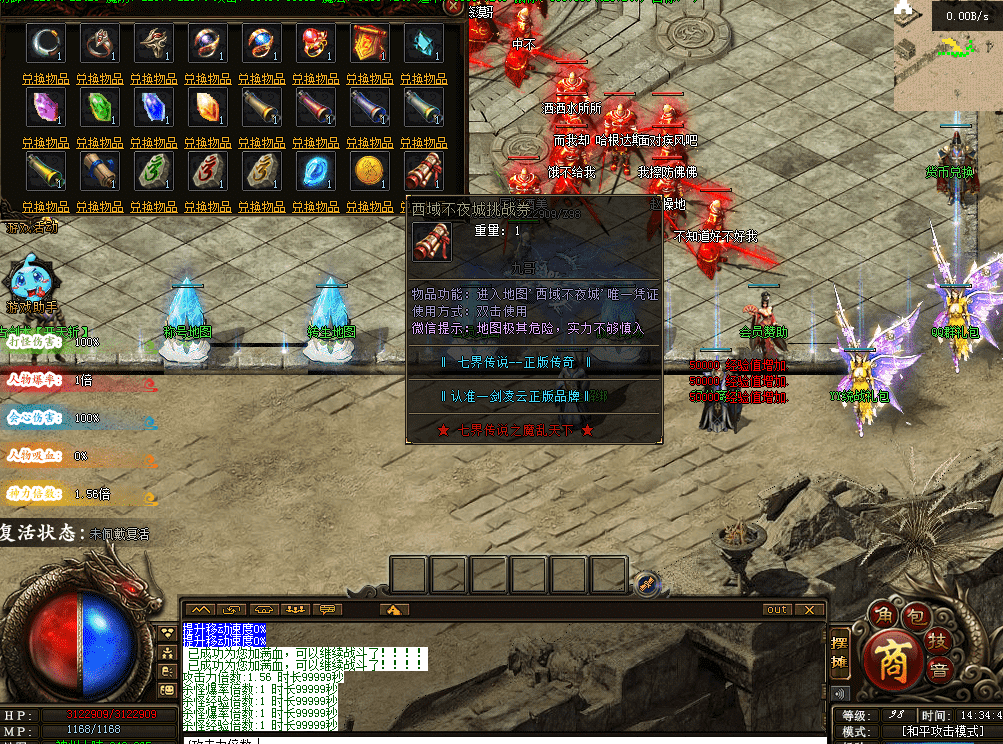Select the silver crescent ring item
The height and width of the screenshot is (744, 1003).
(46, 44)
